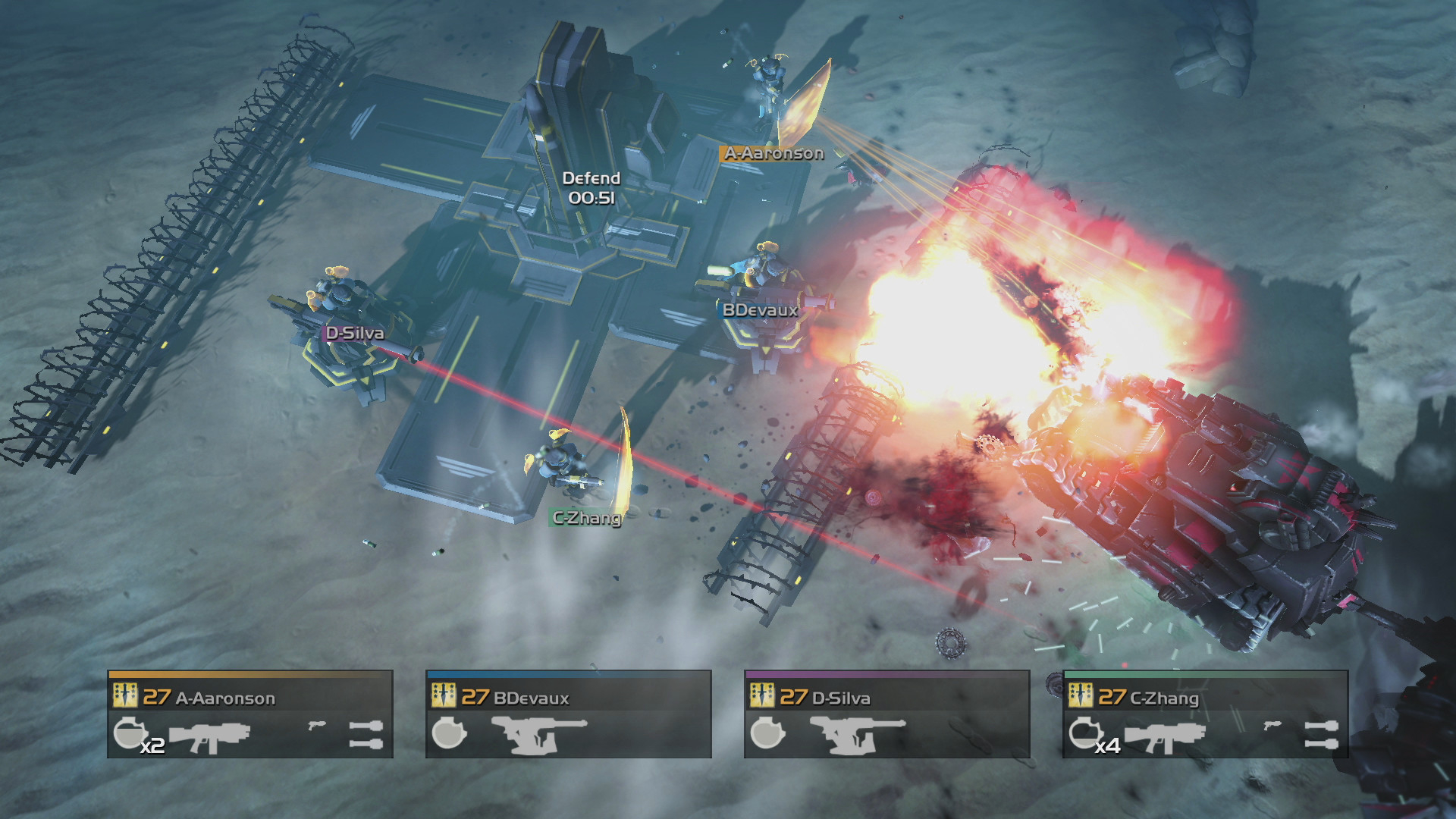
Task: Click the Defend 00:51 objective timer
Action: coord(591,187)
